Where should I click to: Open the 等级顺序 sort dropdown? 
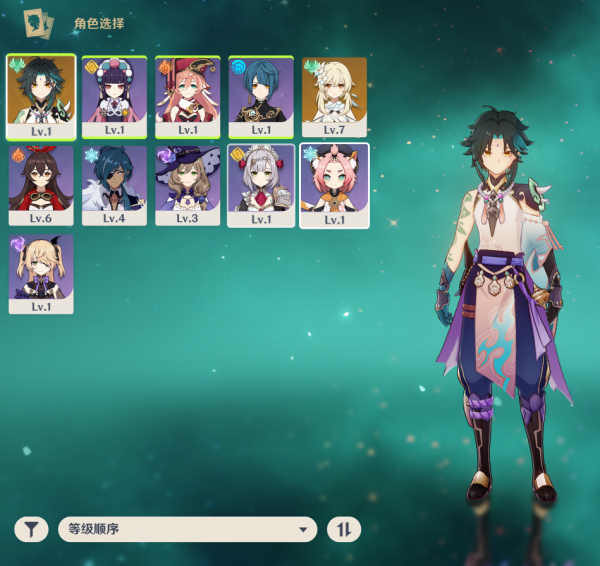tap(187, 529)
